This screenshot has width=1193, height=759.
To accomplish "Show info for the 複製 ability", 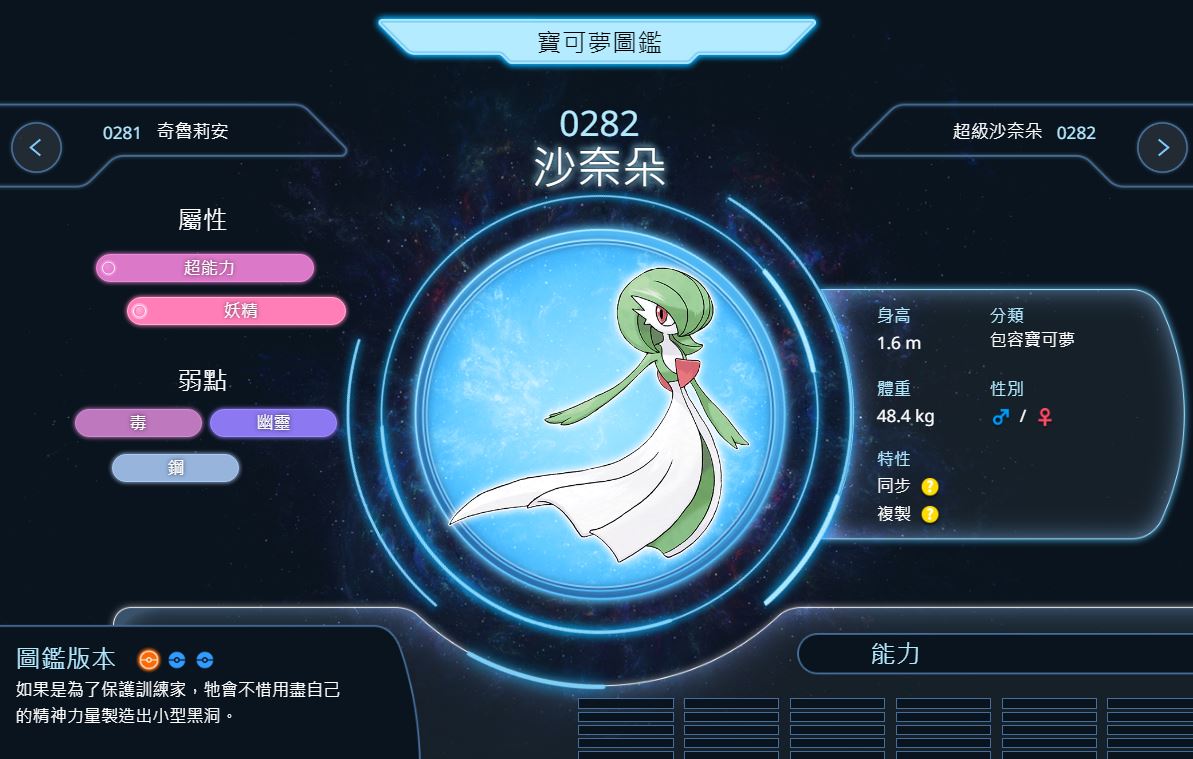I will [x=930, y=515].
